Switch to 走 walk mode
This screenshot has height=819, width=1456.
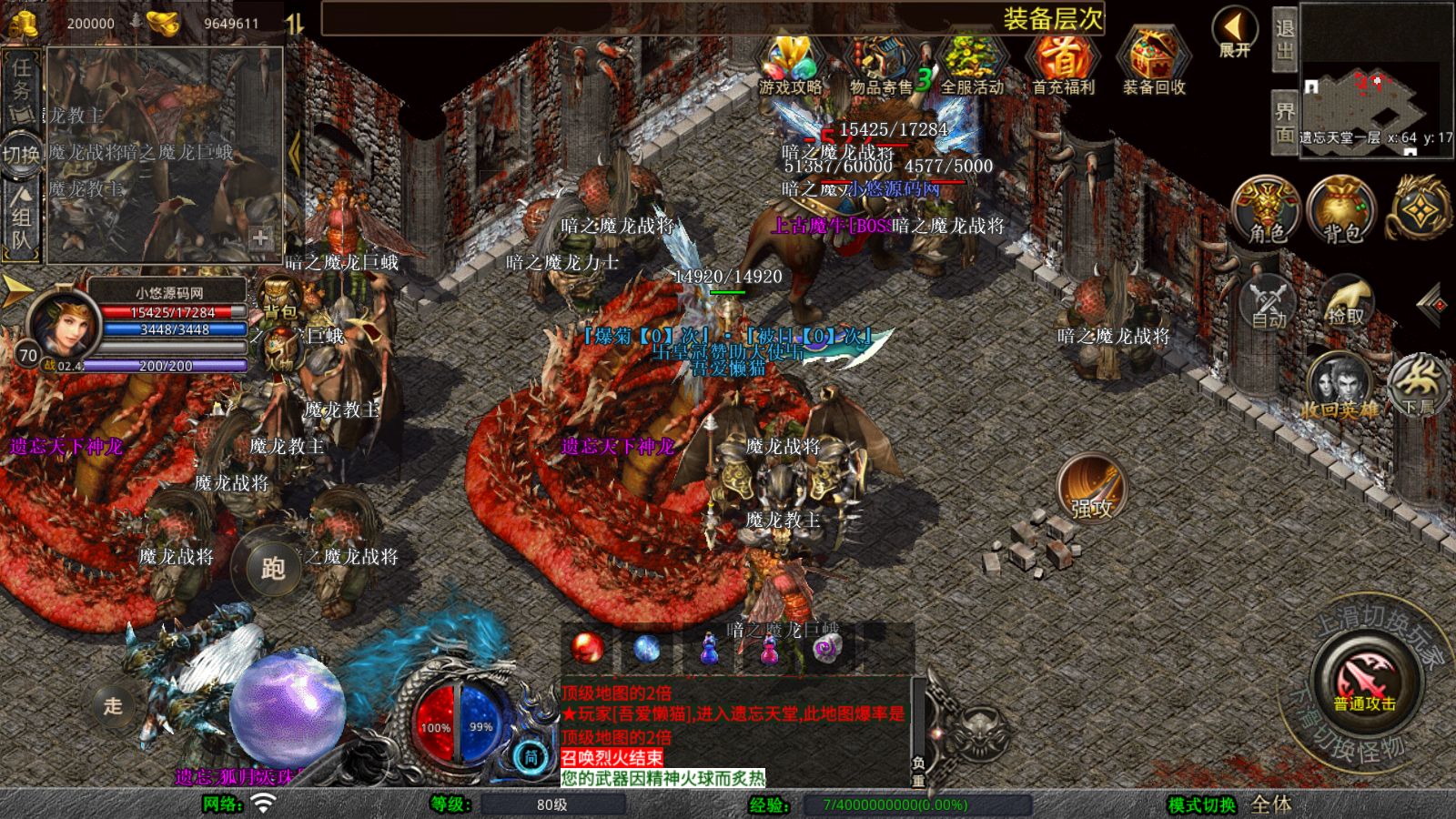point(113,705)
